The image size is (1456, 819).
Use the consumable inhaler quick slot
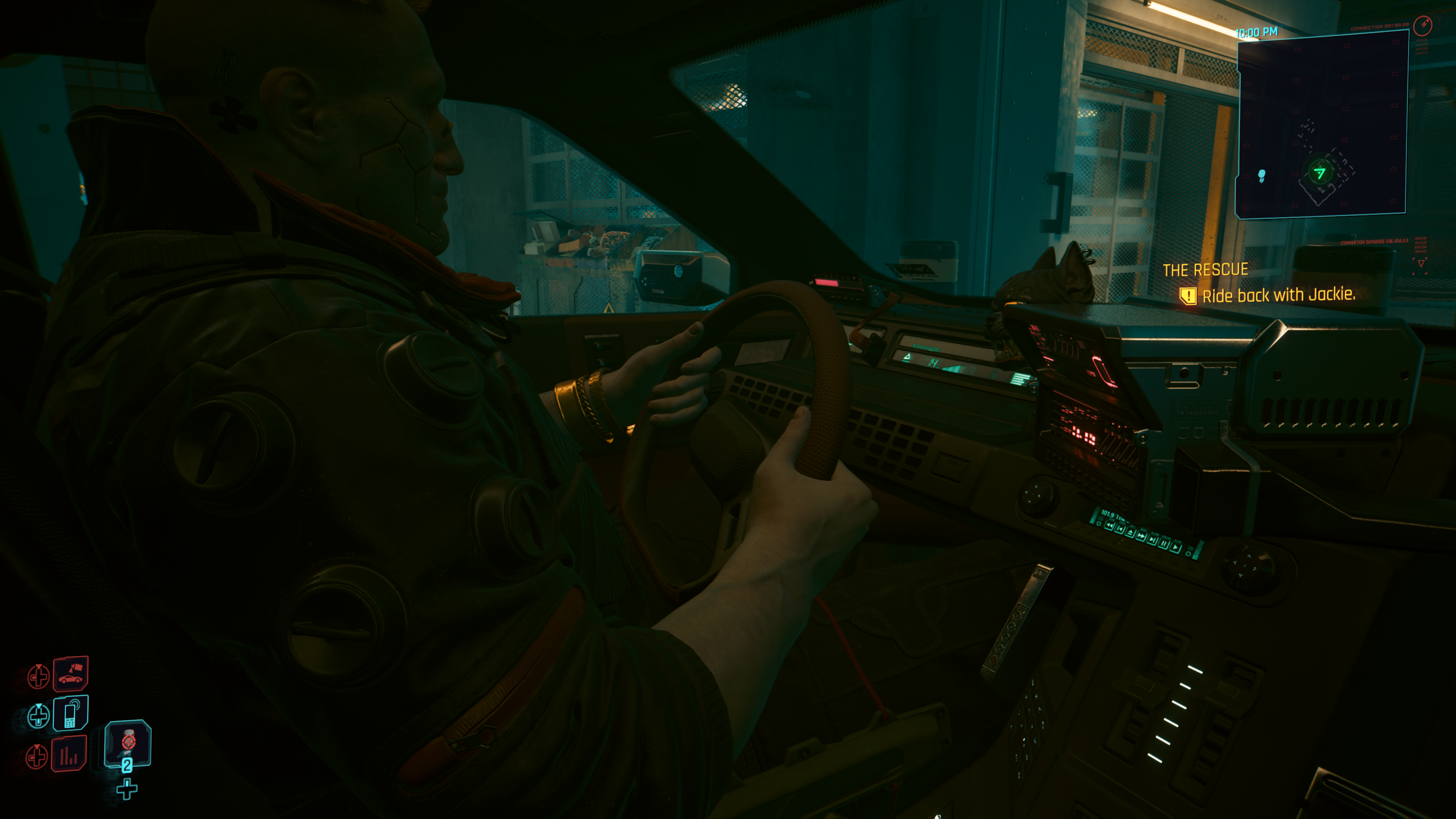(x=128, y=743)
